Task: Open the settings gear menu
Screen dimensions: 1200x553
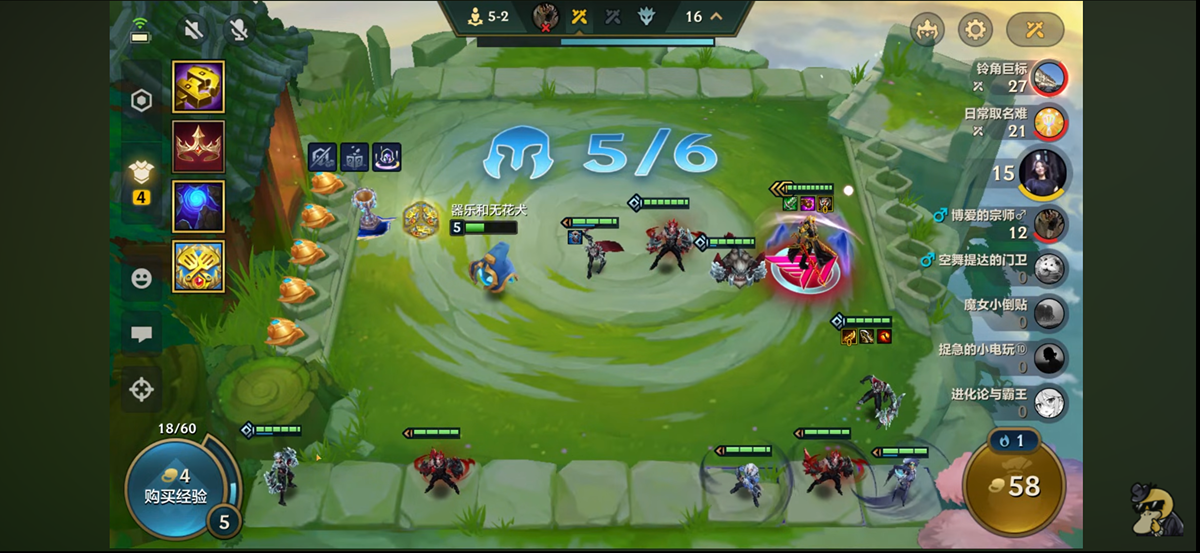Action: tap(973, 29)
